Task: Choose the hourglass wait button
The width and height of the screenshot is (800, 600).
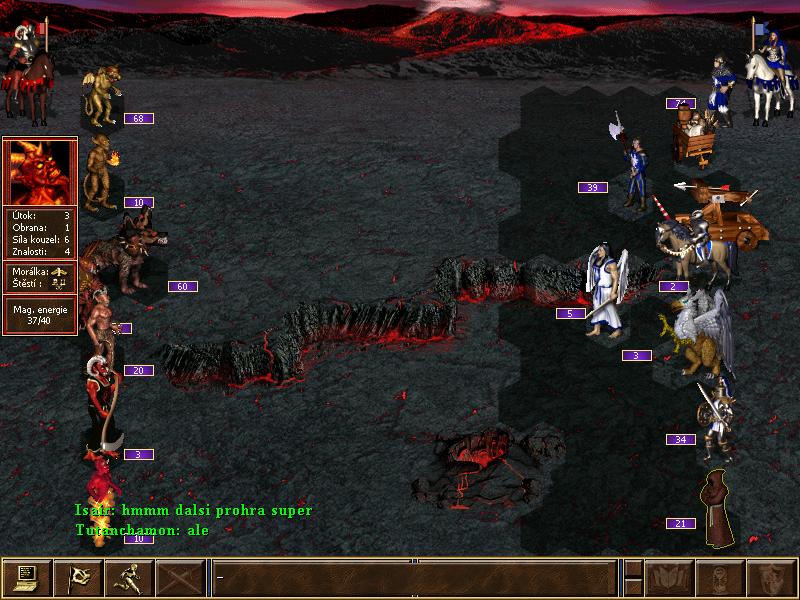Action: click(720, 578)
